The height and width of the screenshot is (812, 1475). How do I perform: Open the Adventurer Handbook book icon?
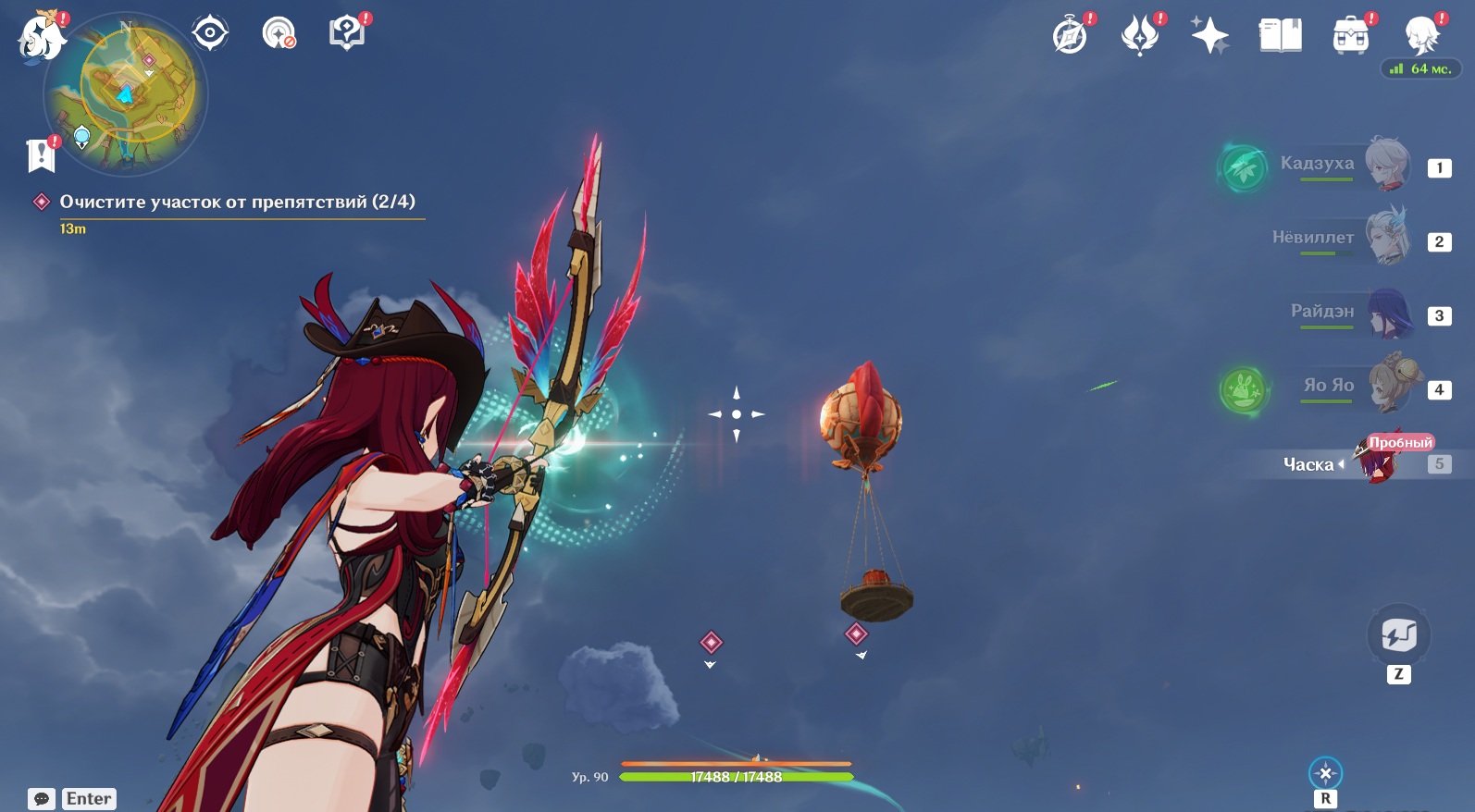(x=1280, y=36)
